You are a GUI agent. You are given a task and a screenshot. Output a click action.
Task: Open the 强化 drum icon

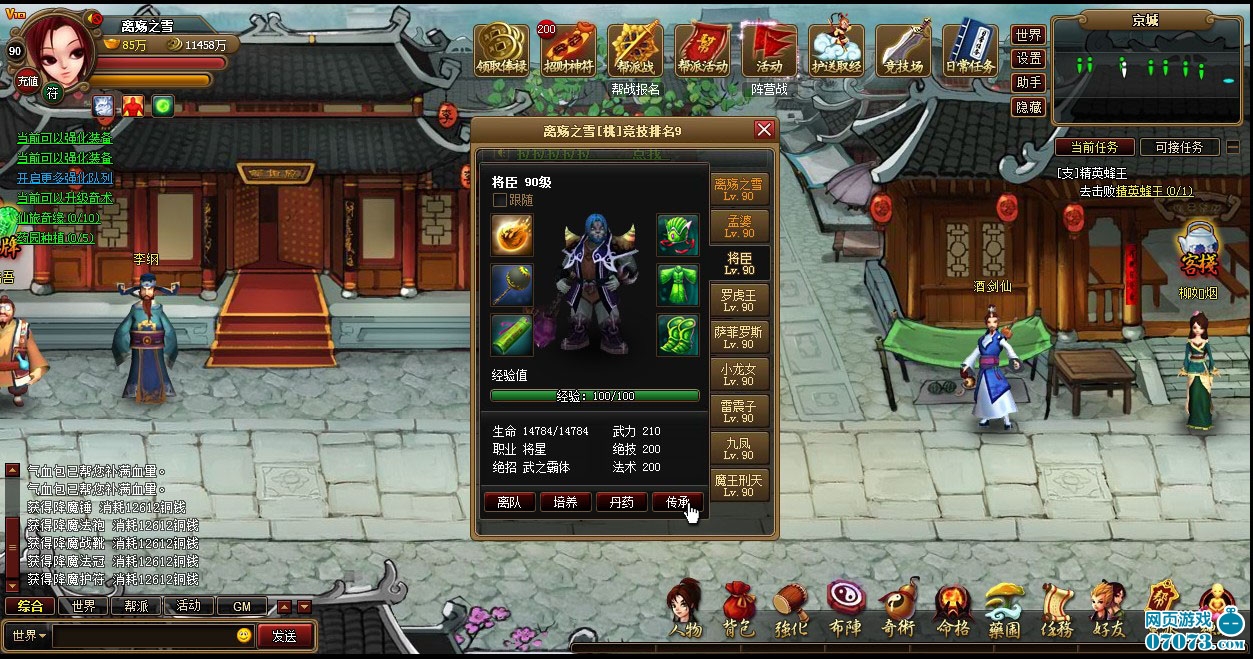(791, 610)
